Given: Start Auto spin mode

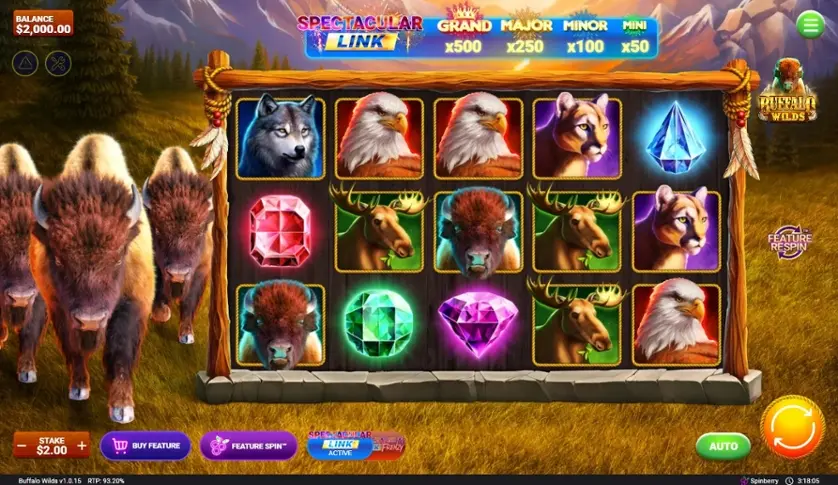Looking at the screenshot, I should coord(723,445).
